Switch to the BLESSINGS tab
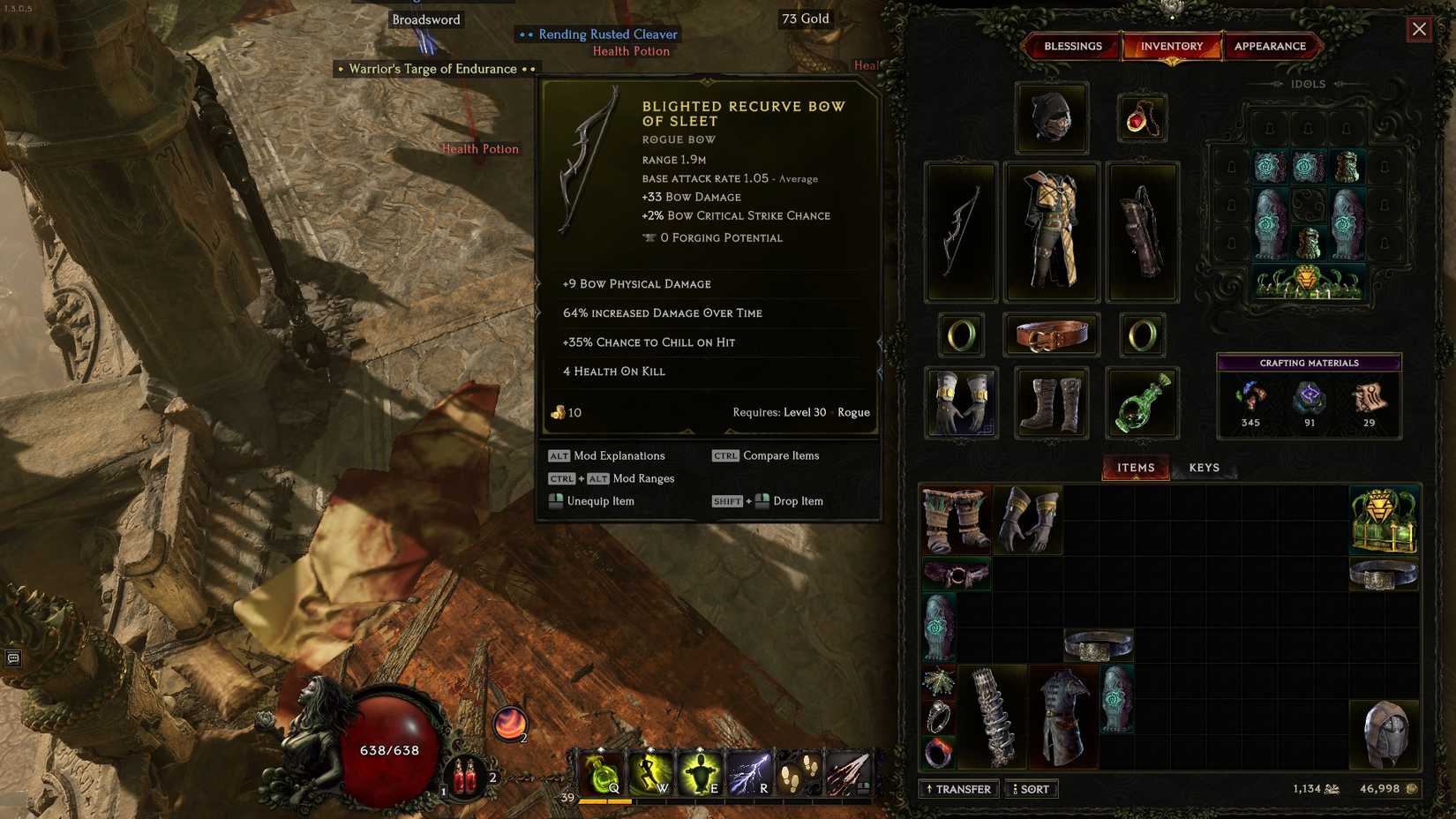The image size is (1456, 819). coord(1073,46)
